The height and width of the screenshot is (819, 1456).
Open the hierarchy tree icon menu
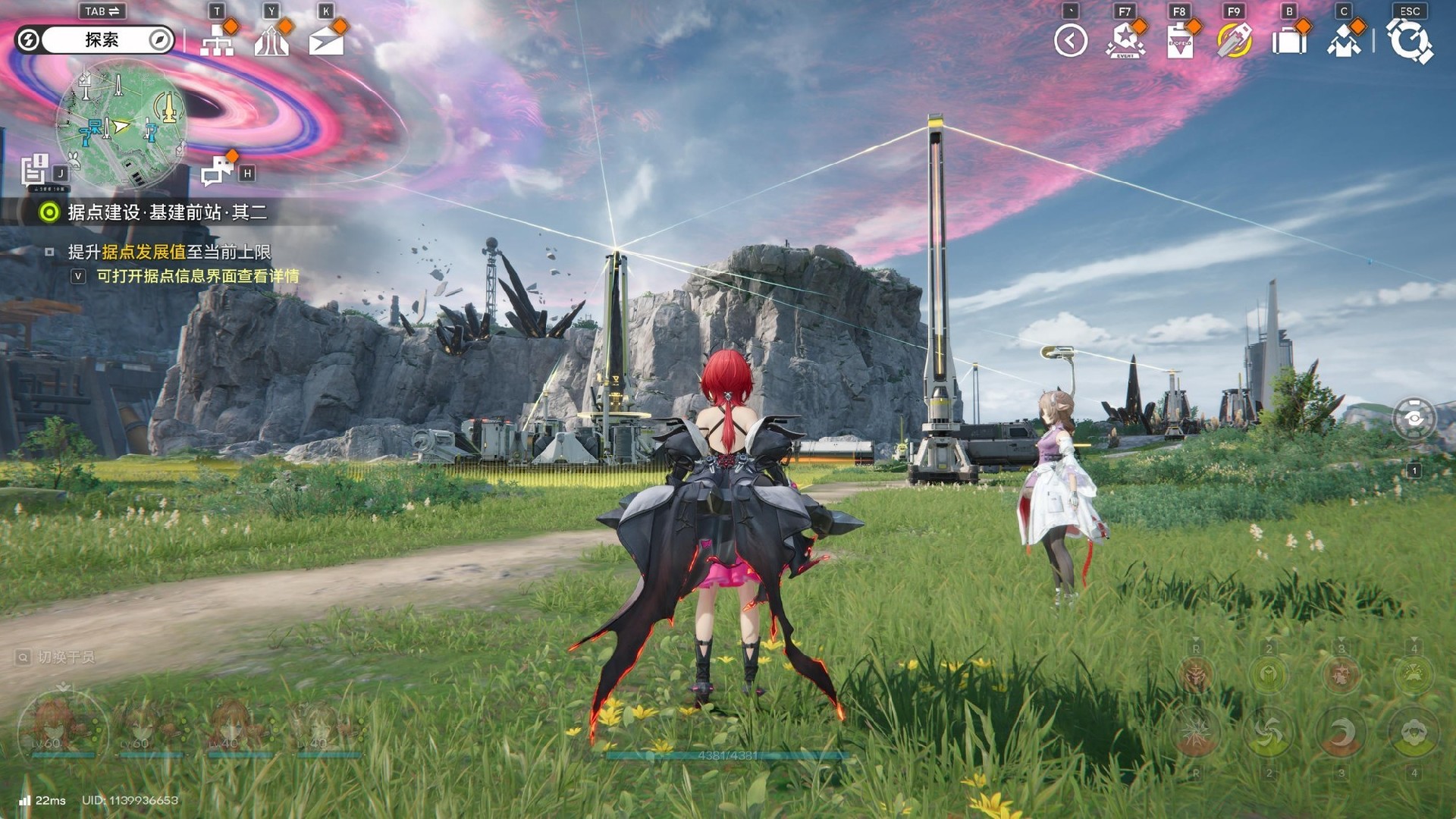(x=217, y=41)
